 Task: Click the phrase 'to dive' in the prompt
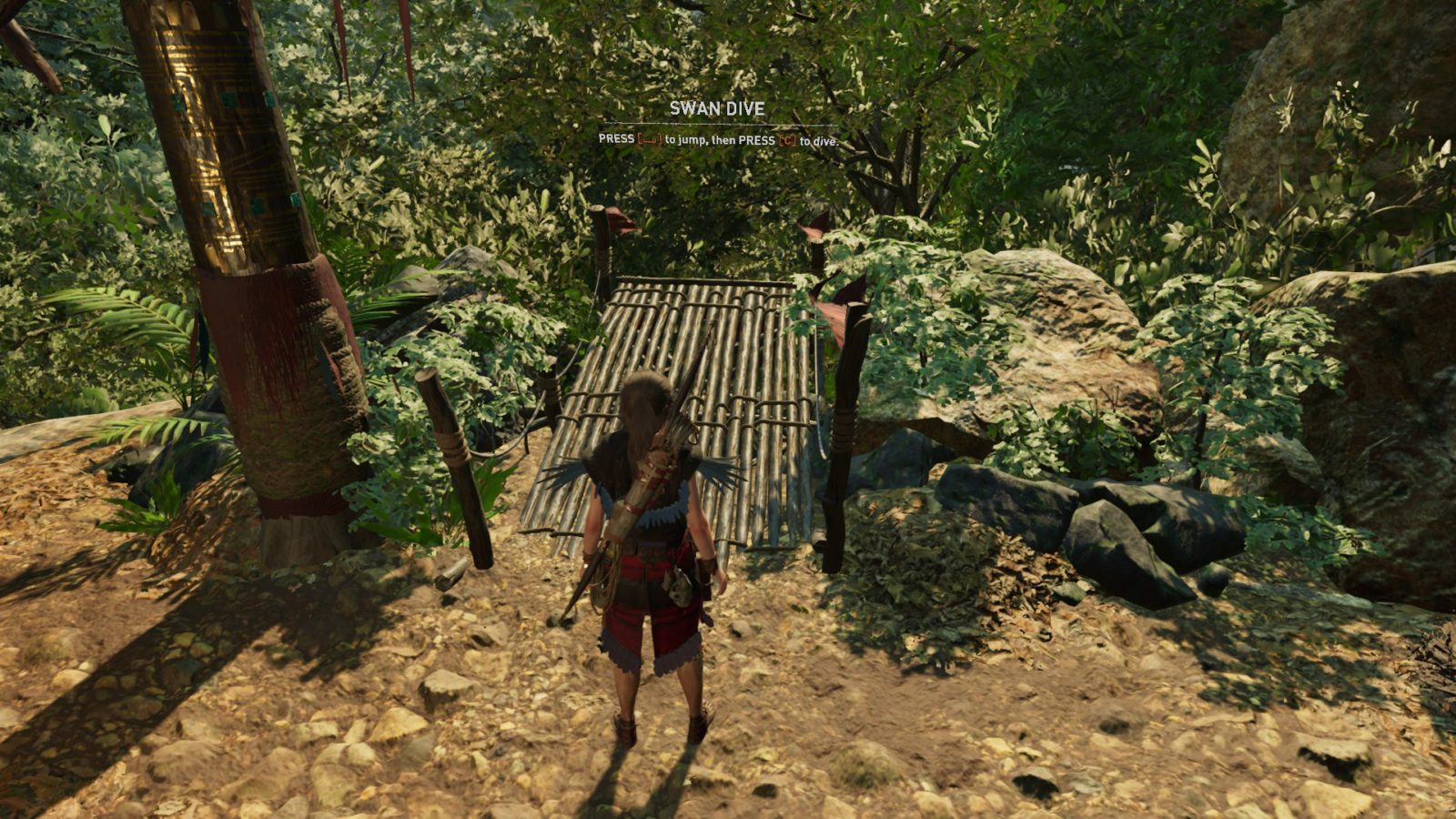pos(815,141)
